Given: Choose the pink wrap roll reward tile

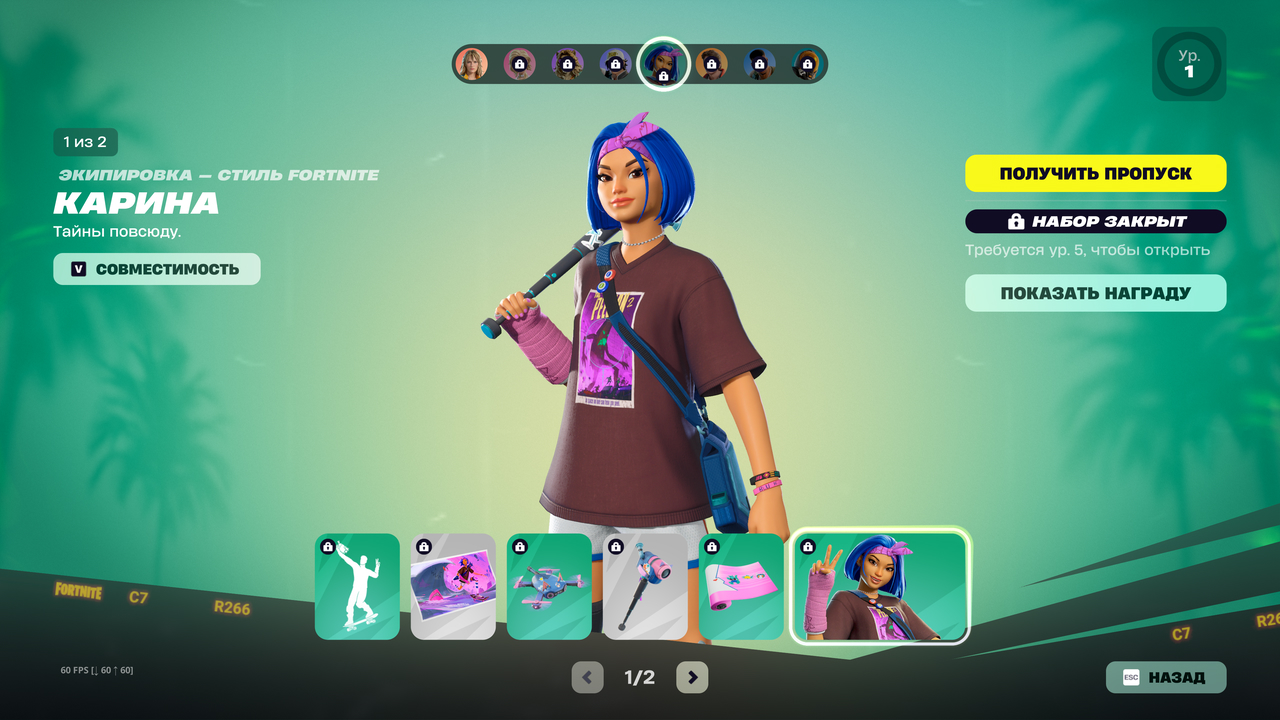Looking at the screenshot, I should point(741,586).
